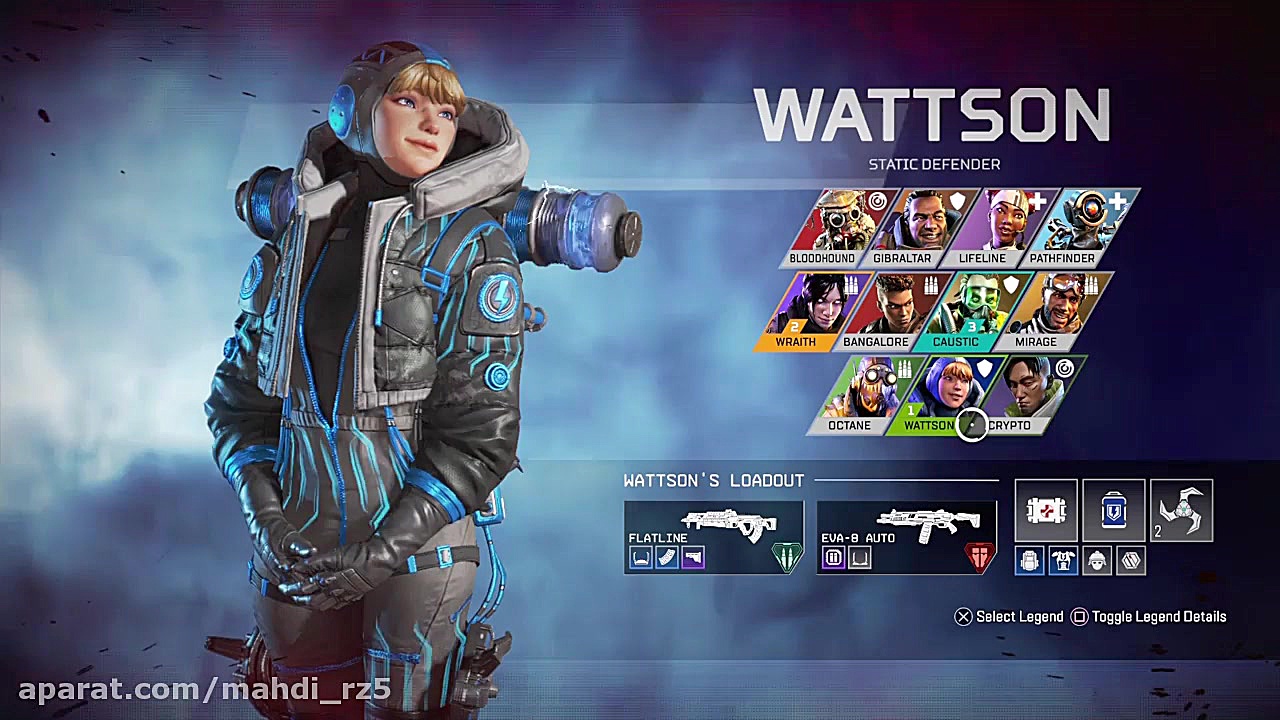Select the shield battery icon

1113,510
